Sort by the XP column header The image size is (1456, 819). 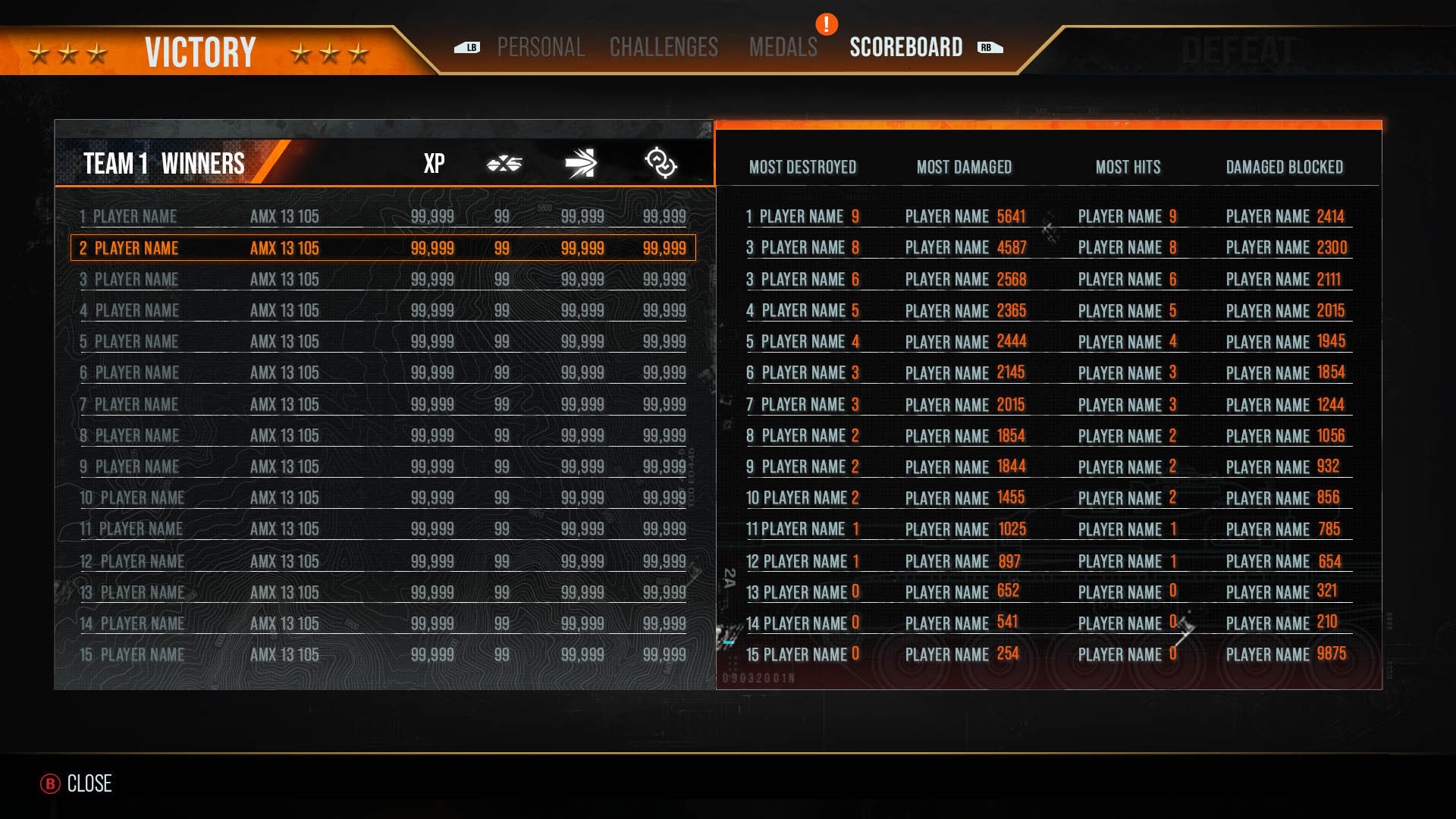[434, 163]
